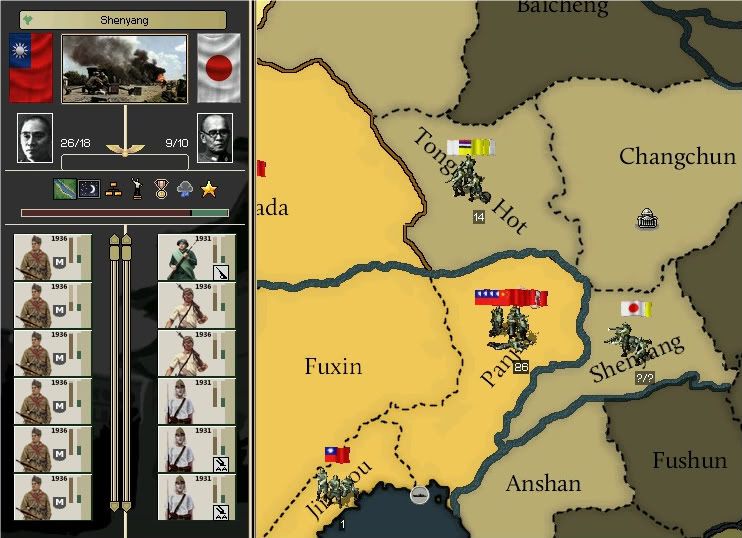Image resolution: width=742 pixels, height=538 pixels.
Task: Click the night combat moon icon
Action: pyautogui.click(x=89, y=188)
